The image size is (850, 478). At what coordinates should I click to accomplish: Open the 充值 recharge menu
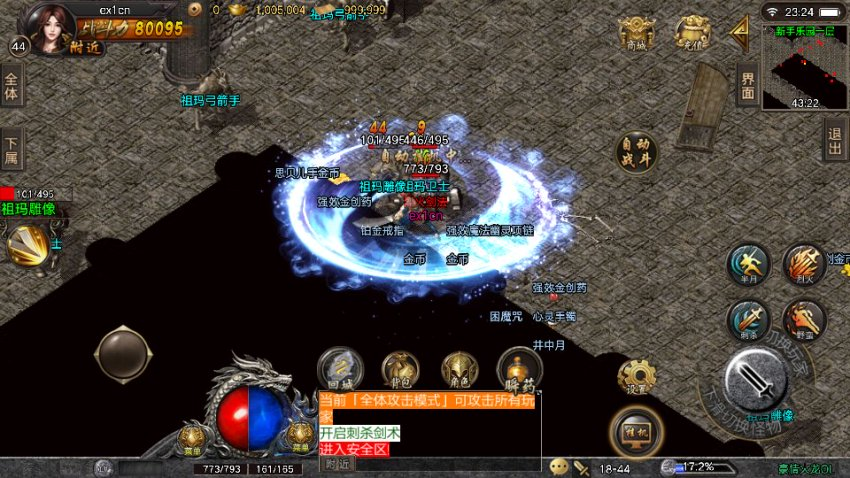click(x=691, y=33)
